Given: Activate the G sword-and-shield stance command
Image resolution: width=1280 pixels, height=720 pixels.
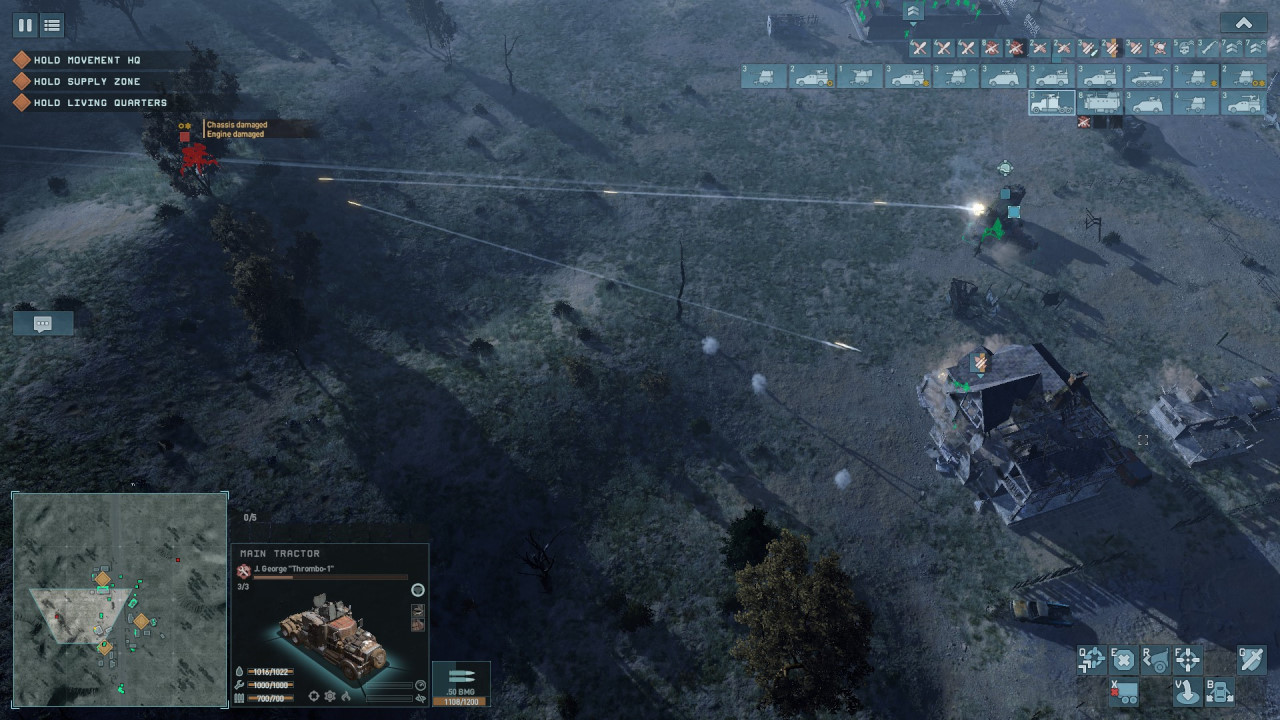Looking at the screenshot, I should click(1251, 659).
